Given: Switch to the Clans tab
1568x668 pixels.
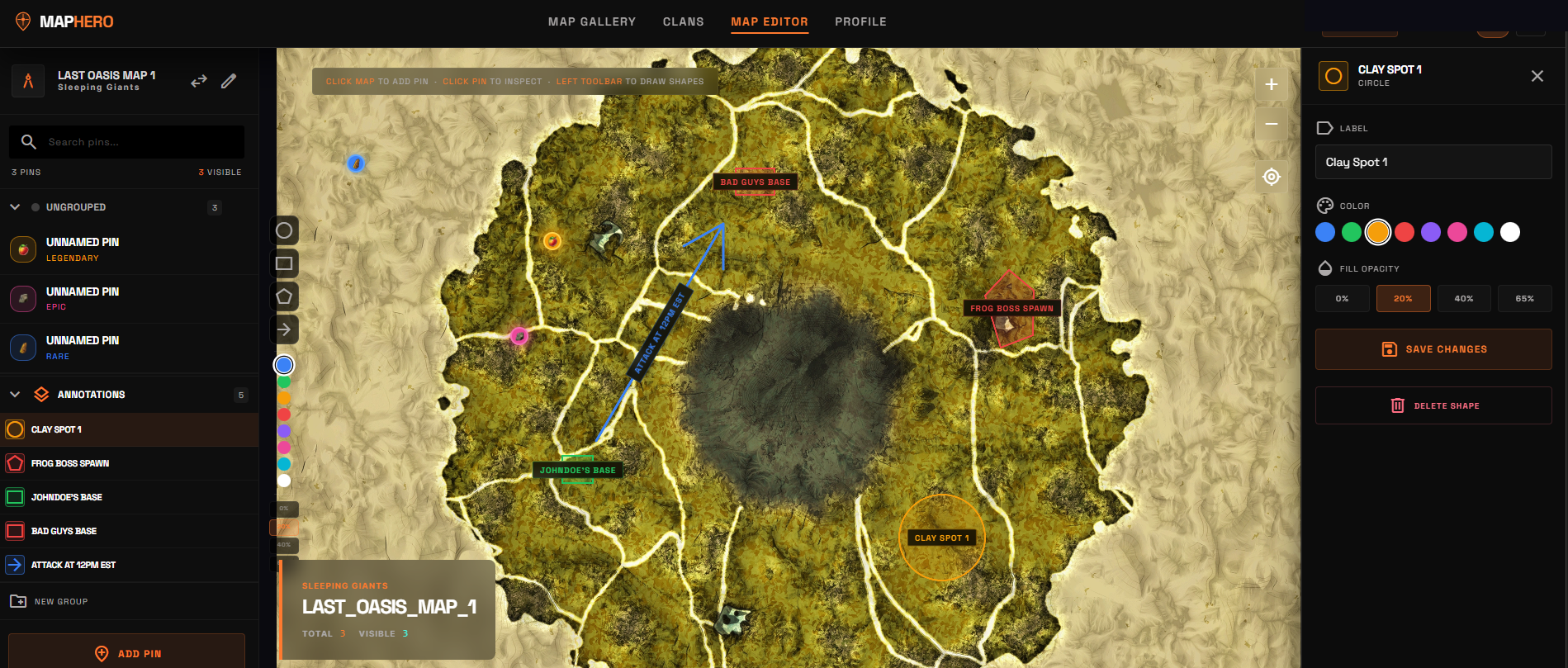Looking at the screenshot, I should click(x=683, y=21).
